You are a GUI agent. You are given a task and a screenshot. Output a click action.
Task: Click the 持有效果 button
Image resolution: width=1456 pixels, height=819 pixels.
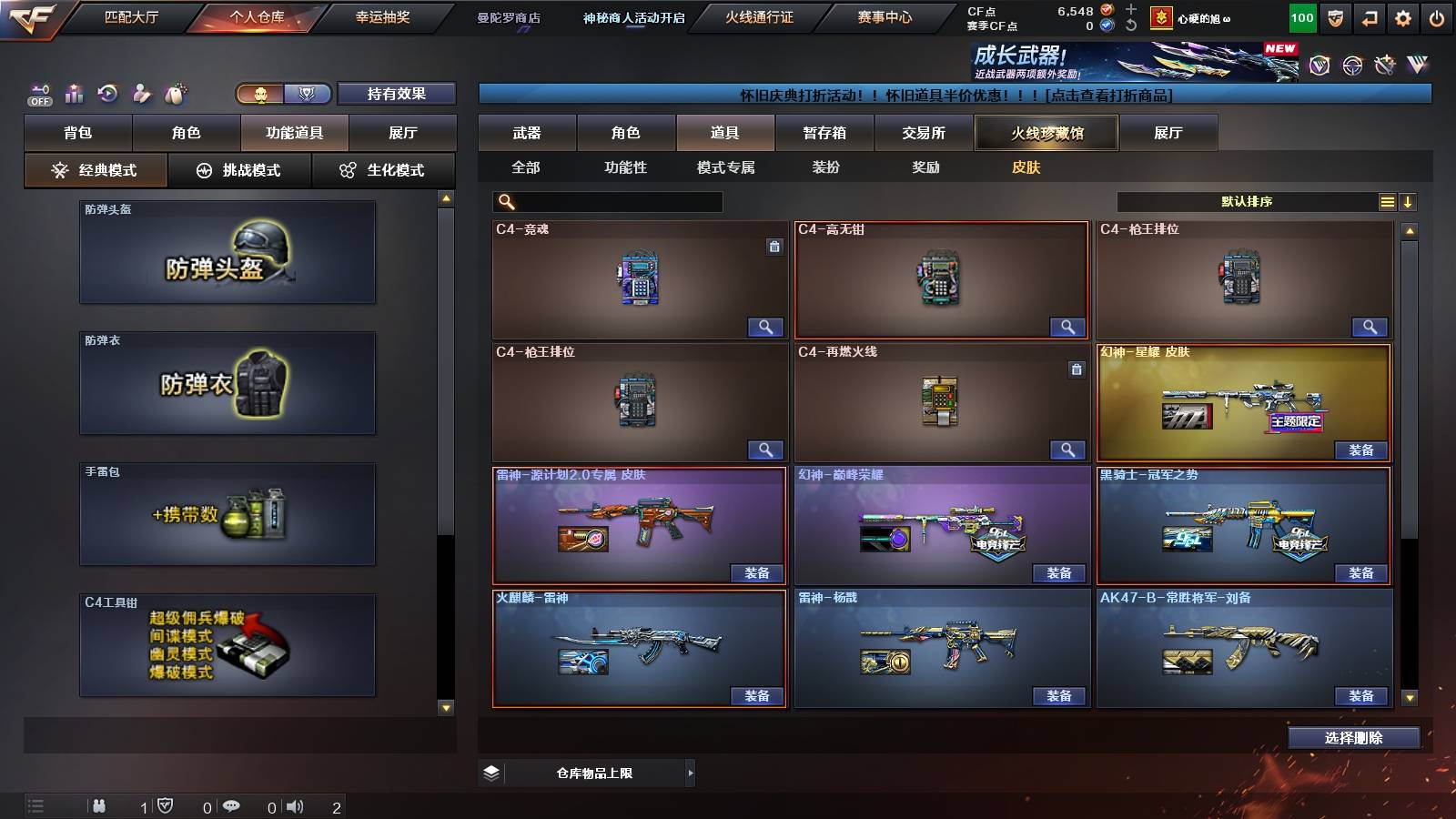pyautogui.click(x=397, y=94)
